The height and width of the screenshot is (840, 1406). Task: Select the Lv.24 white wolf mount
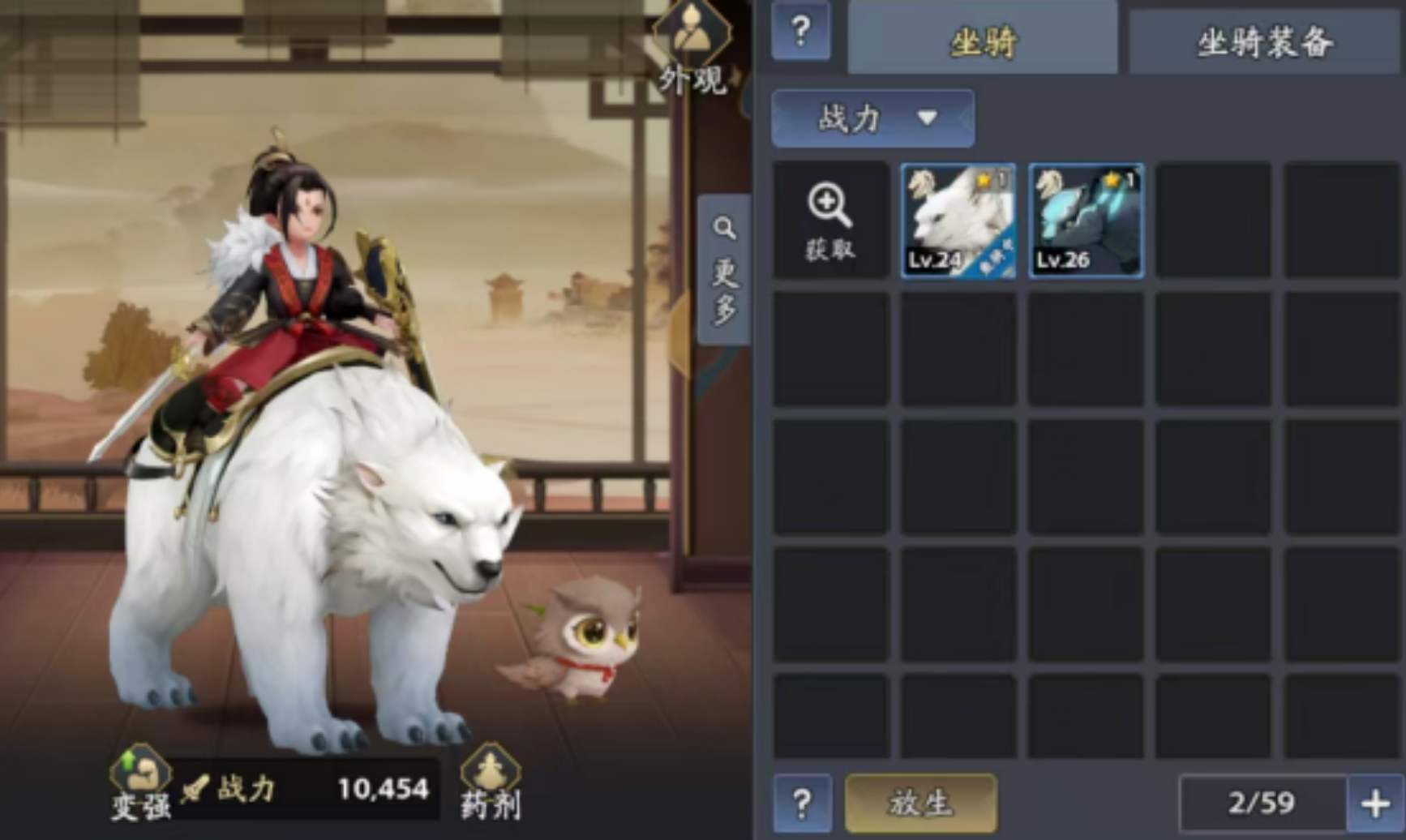[958, 221]
